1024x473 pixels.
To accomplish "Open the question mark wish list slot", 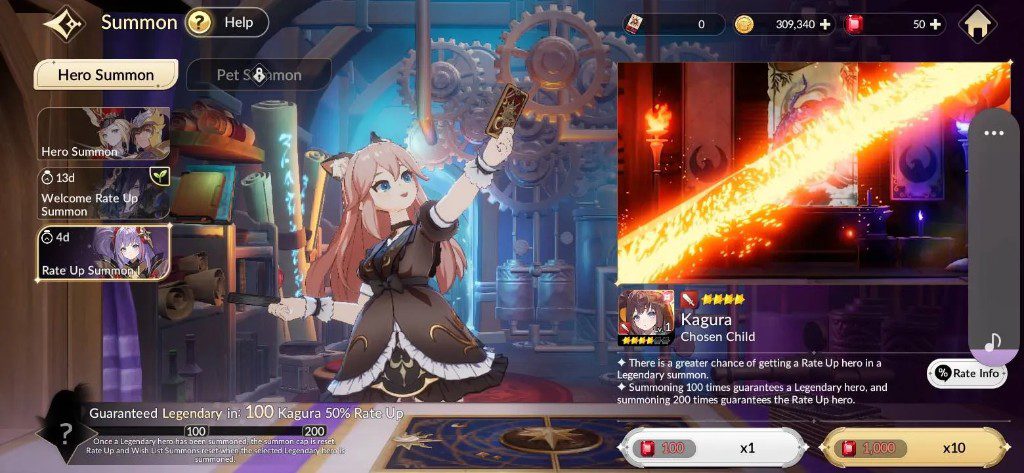I will 64,434.
